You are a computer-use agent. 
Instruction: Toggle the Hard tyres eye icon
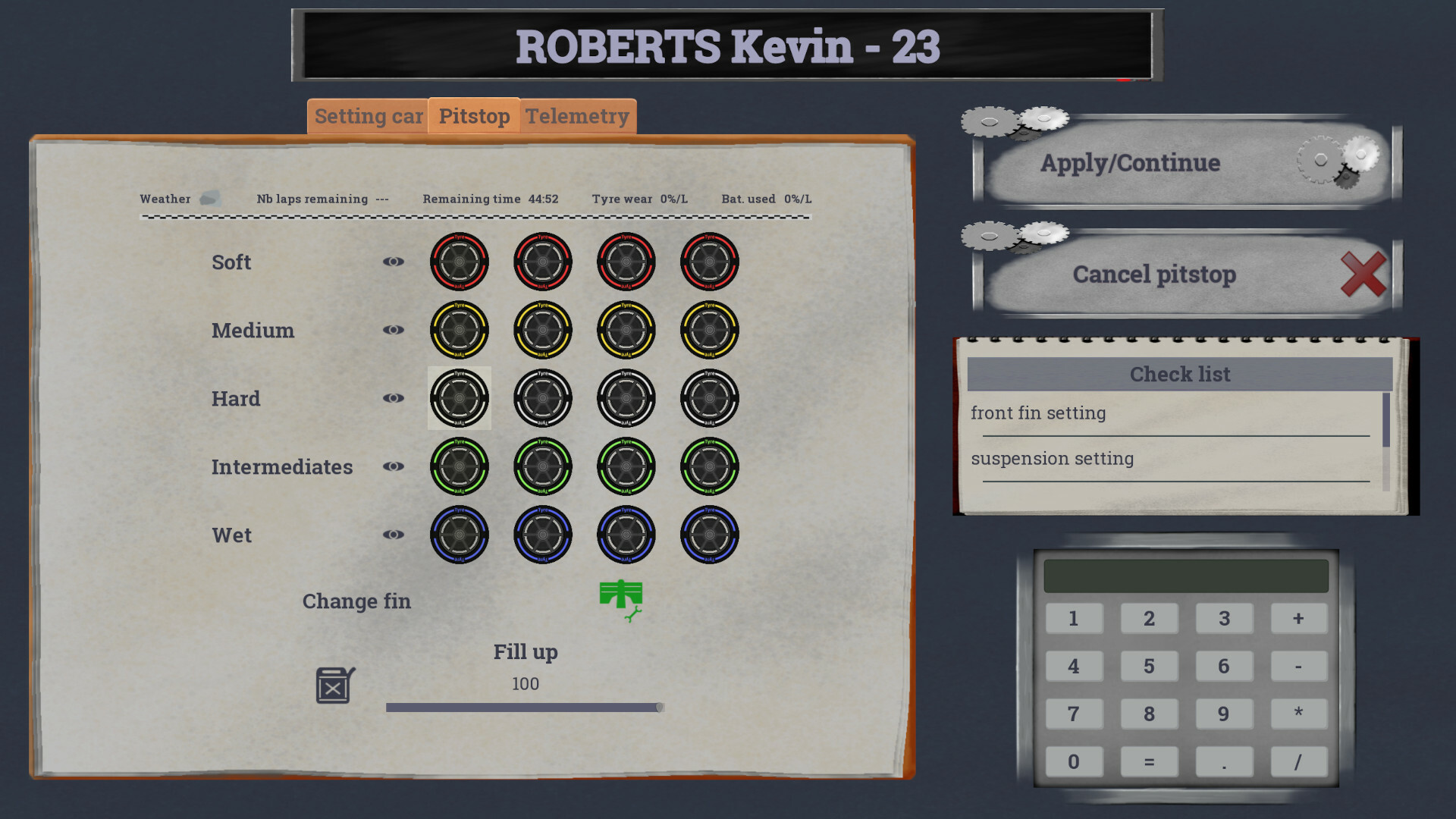[x=394, y=398]
